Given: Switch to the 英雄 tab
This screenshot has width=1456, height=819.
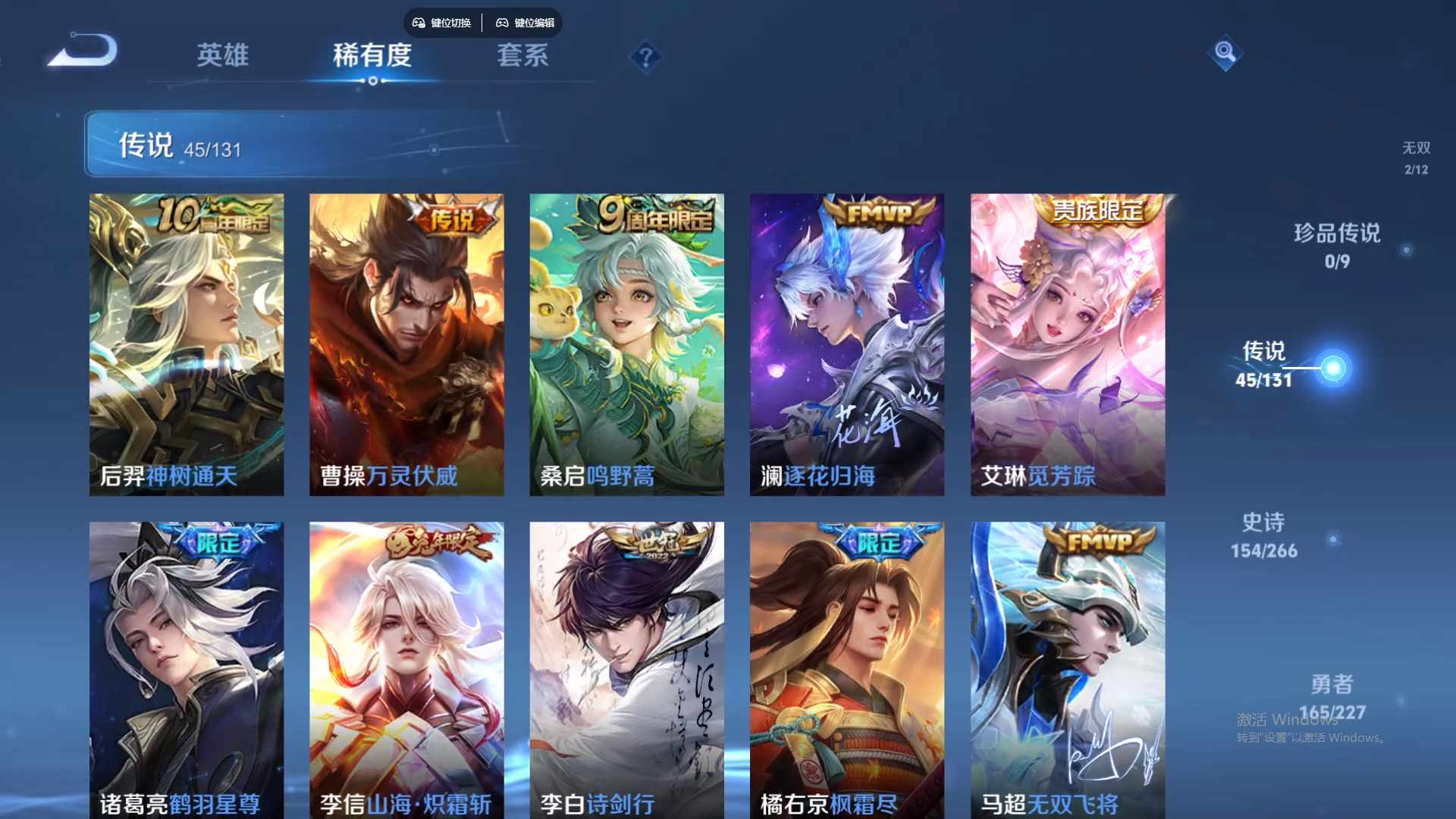Looking at the screenshot, I should pyautogui.click(x=222, y=55).
